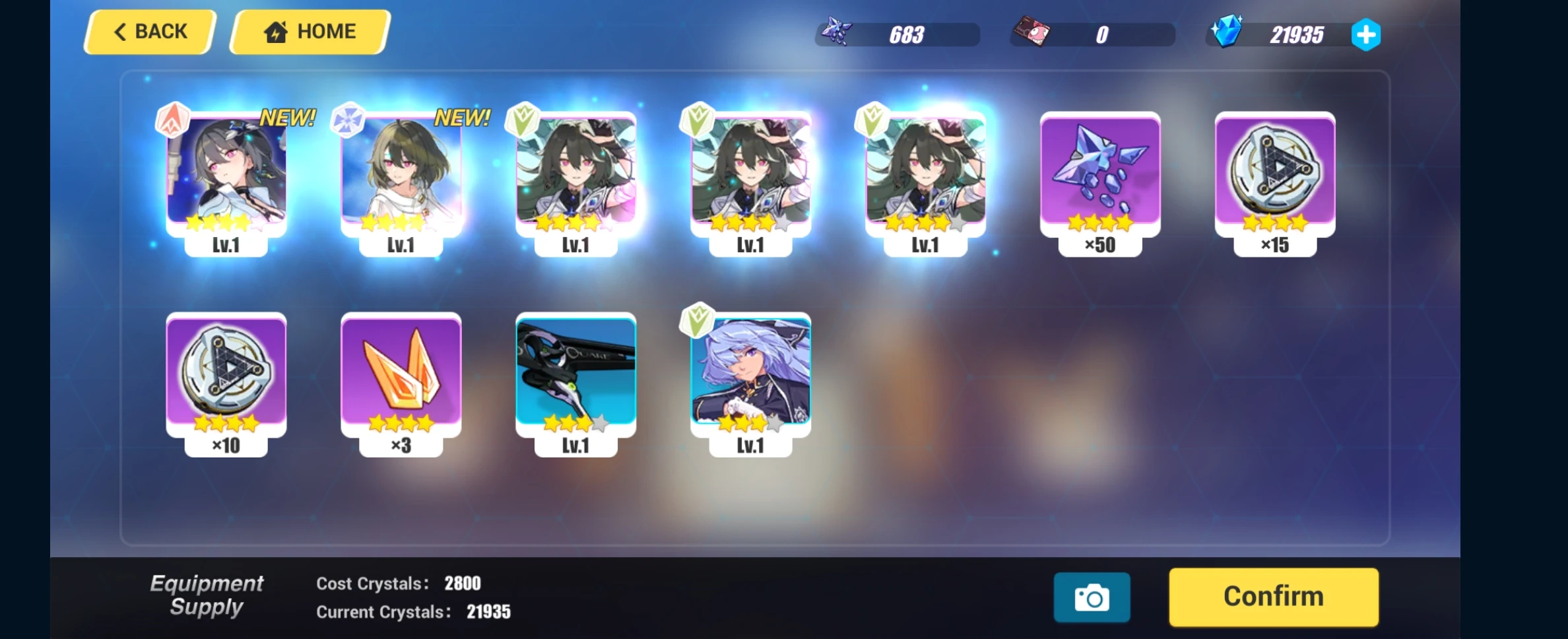Click the star stigma fragment currency icon
The width and height of the screenshot is (1568, 639).
837,32
